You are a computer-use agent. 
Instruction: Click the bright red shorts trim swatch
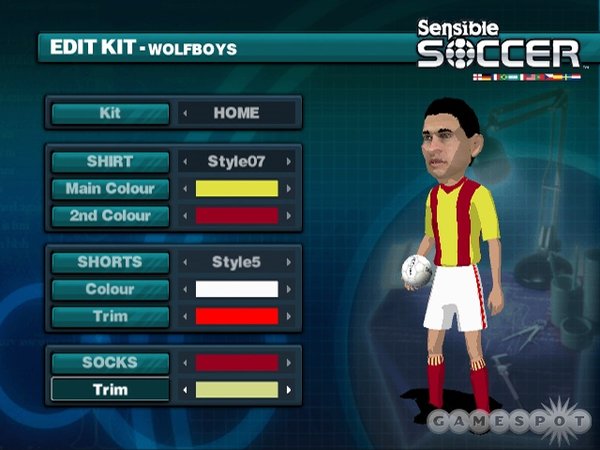pyautogui.click(x=236, y=316)
